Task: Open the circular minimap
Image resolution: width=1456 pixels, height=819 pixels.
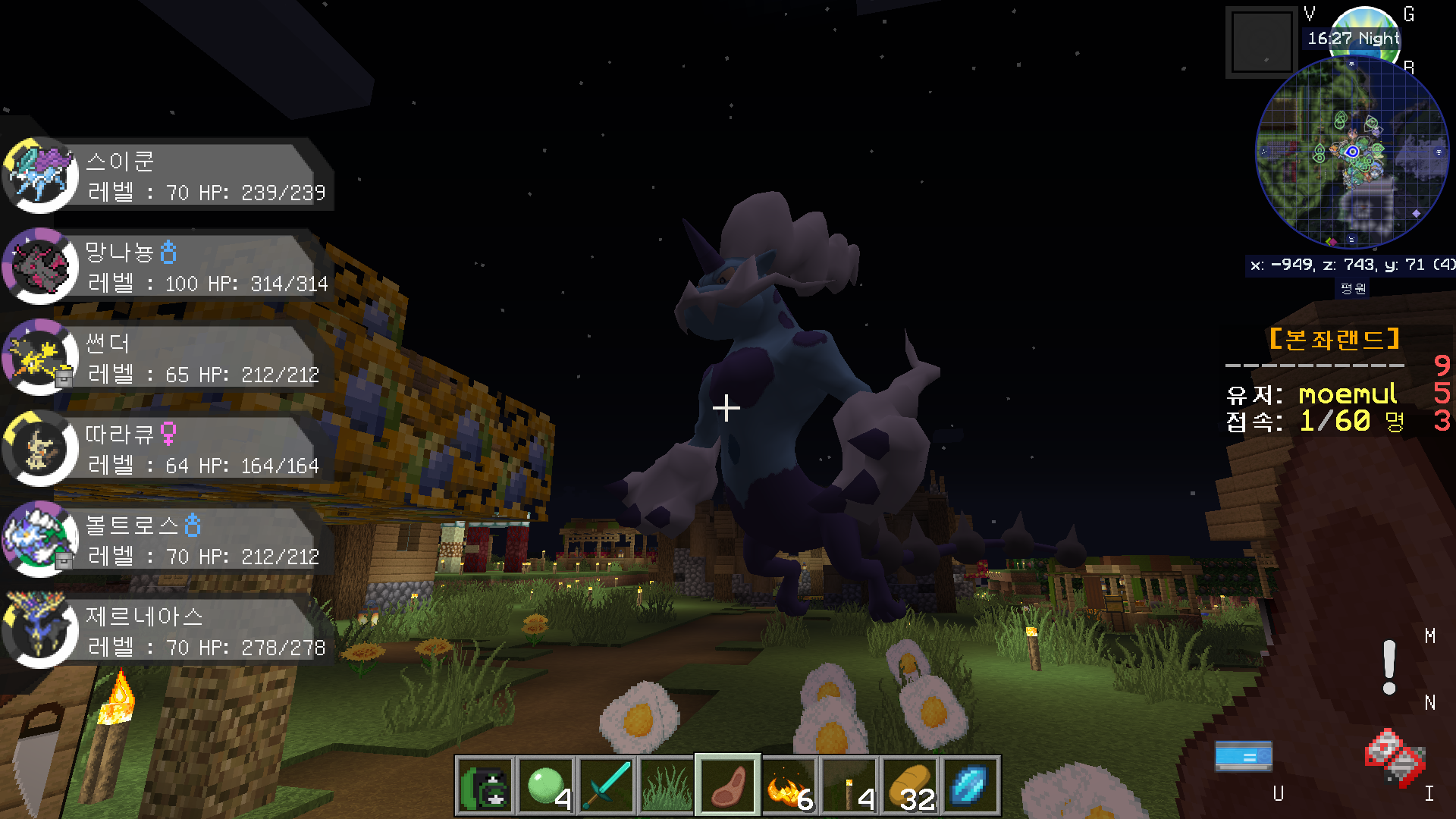Action: [x=1352, y=152]
